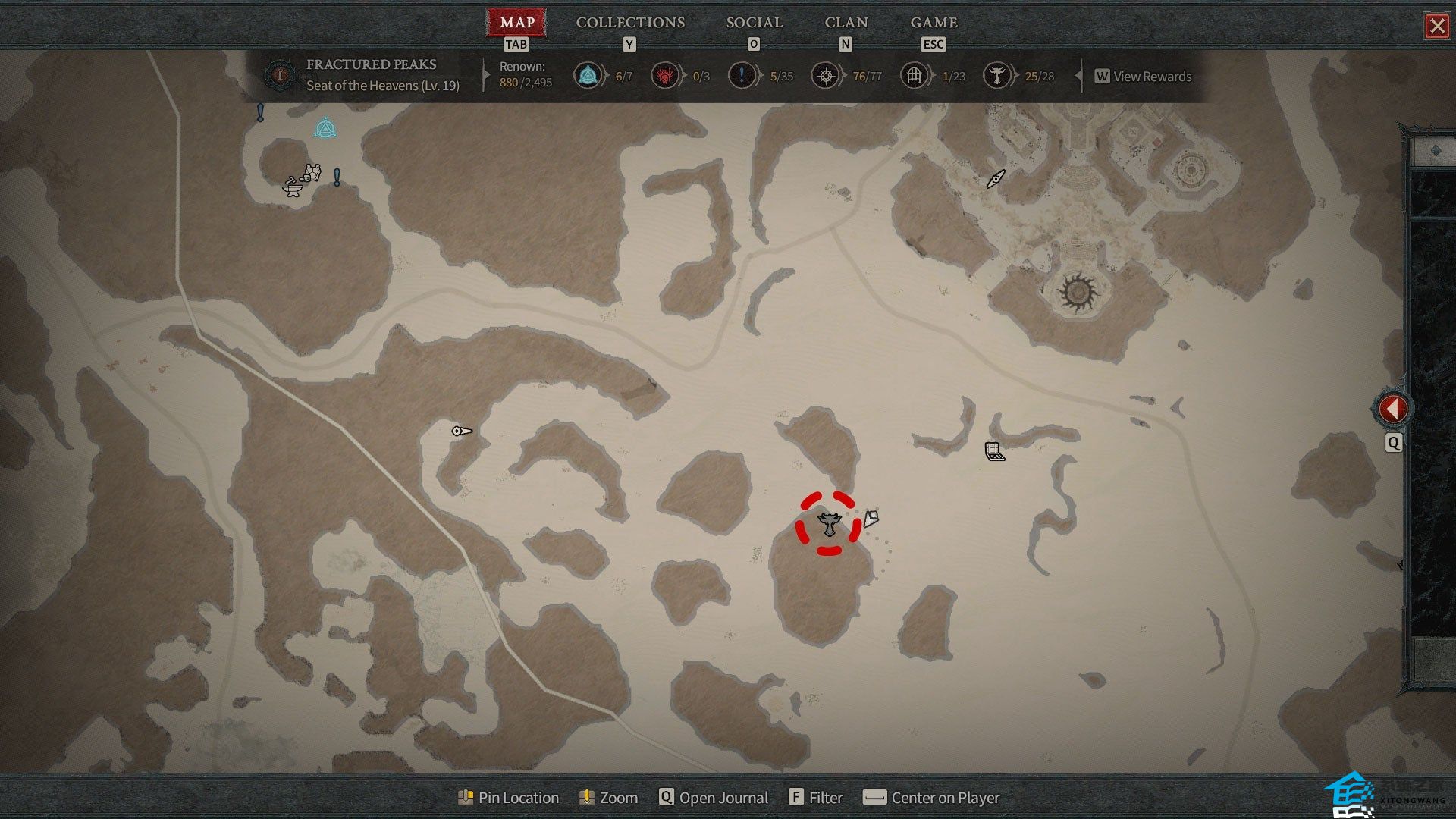Expand the journal panel with the red arrow
The image size is (1456, 819).
[x=1392, y=409]
